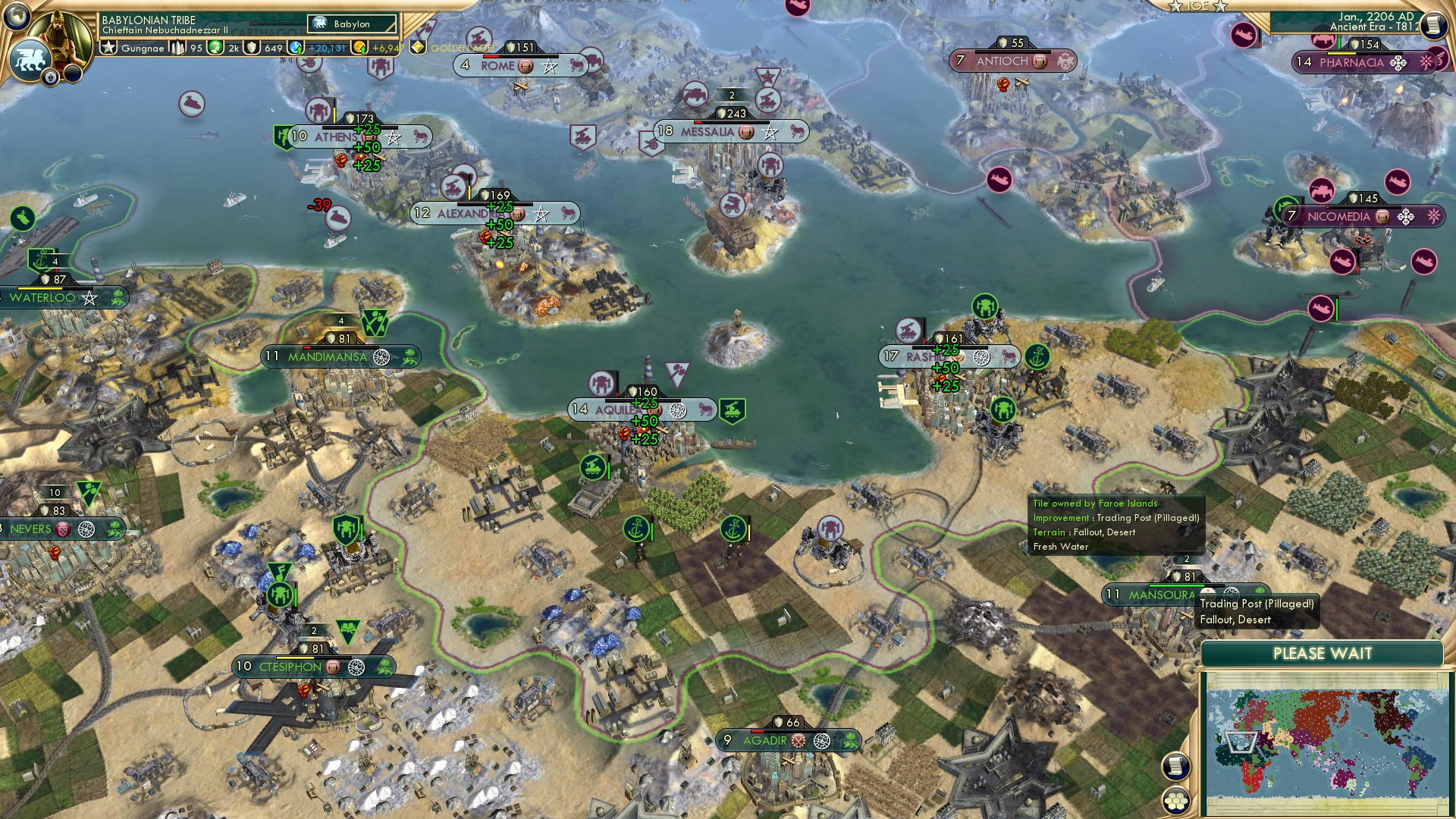The image size is (1456, 819).
Task: Open the In-Game Editor via the IGE stars
Action: (x=1198, y=8)
